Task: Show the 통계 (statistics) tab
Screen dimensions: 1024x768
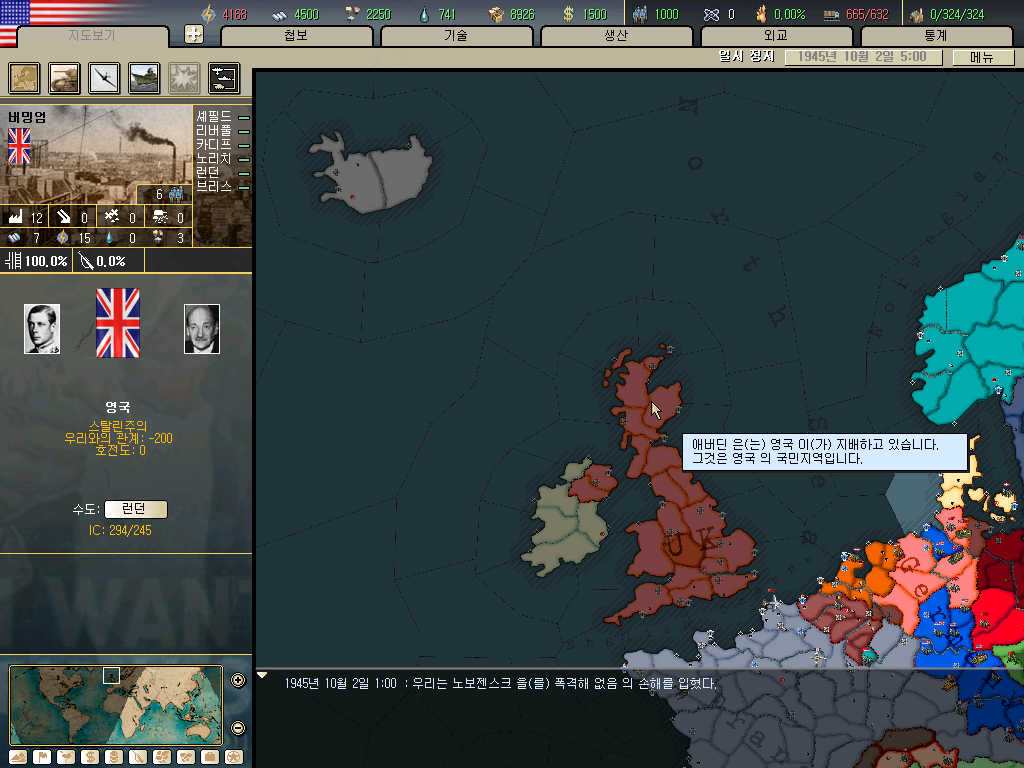Action: click(x=936, y=36)
